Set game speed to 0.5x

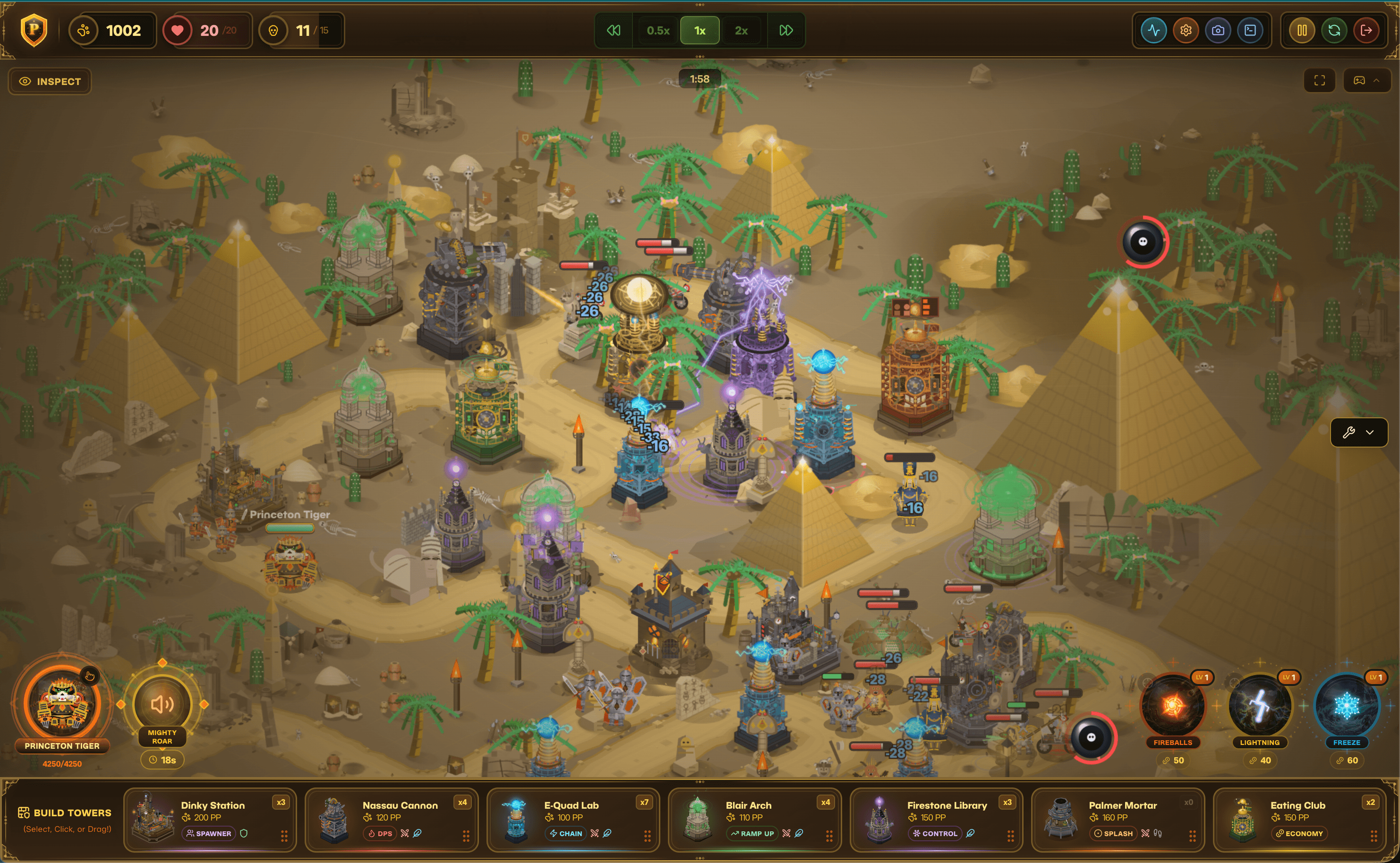click(658, 31)
